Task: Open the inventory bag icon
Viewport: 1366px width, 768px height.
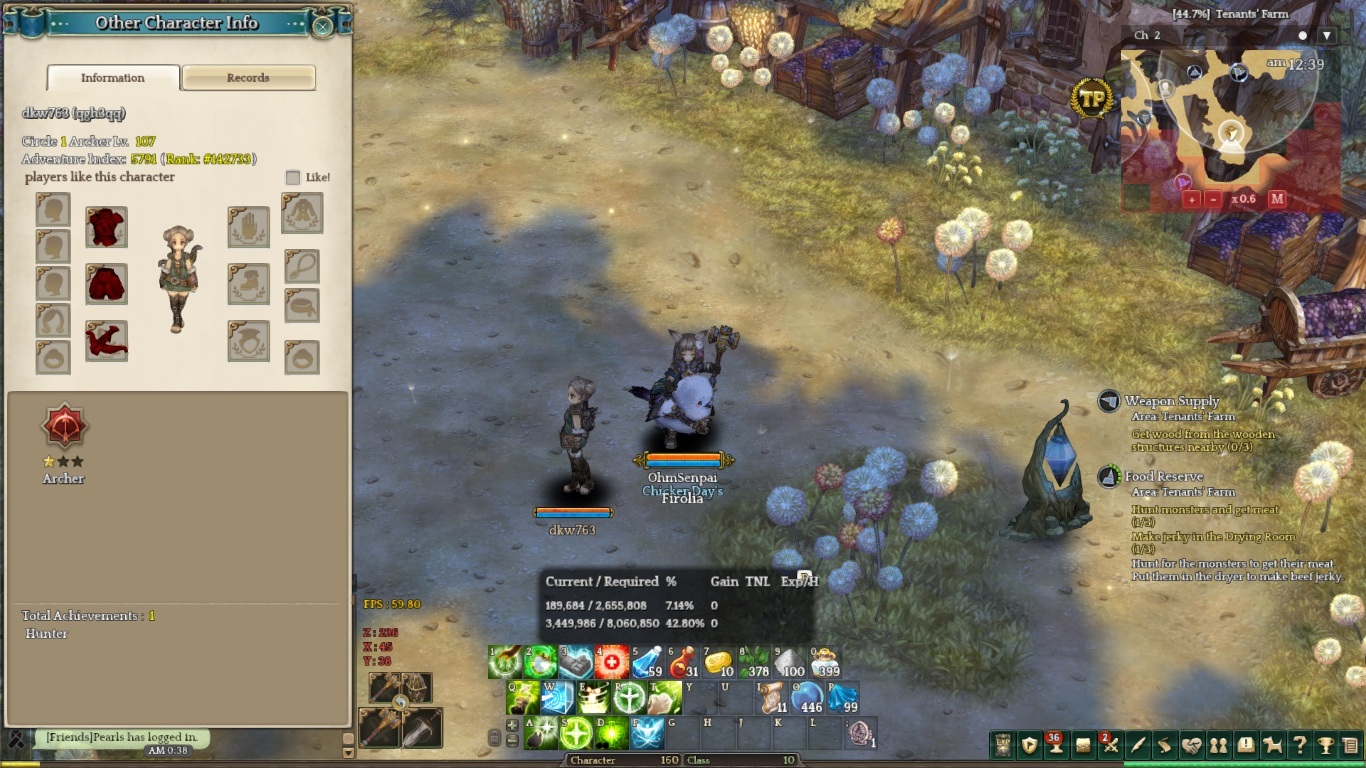Action: click(1082, 745)
